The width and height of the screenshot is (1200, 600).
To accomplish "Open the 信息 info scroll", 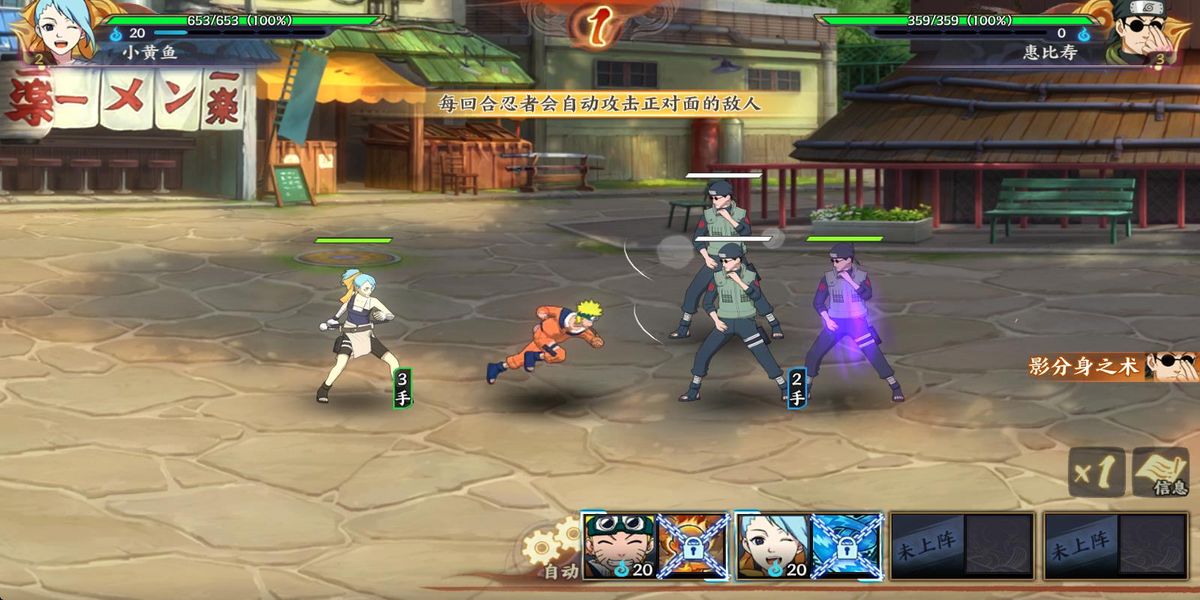I will [x=1161, y=473].
